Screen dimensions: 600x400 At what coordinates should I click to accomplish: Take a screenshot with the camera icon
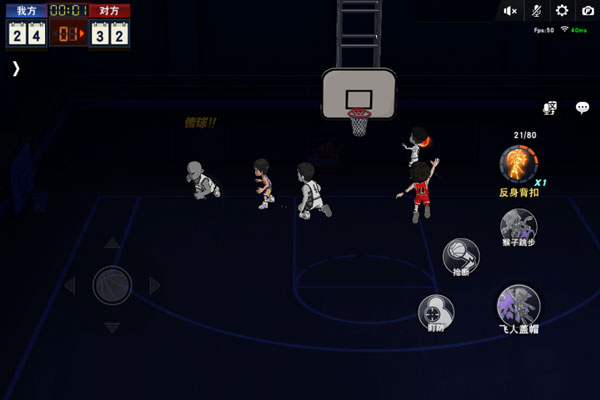tap(587, 11)
